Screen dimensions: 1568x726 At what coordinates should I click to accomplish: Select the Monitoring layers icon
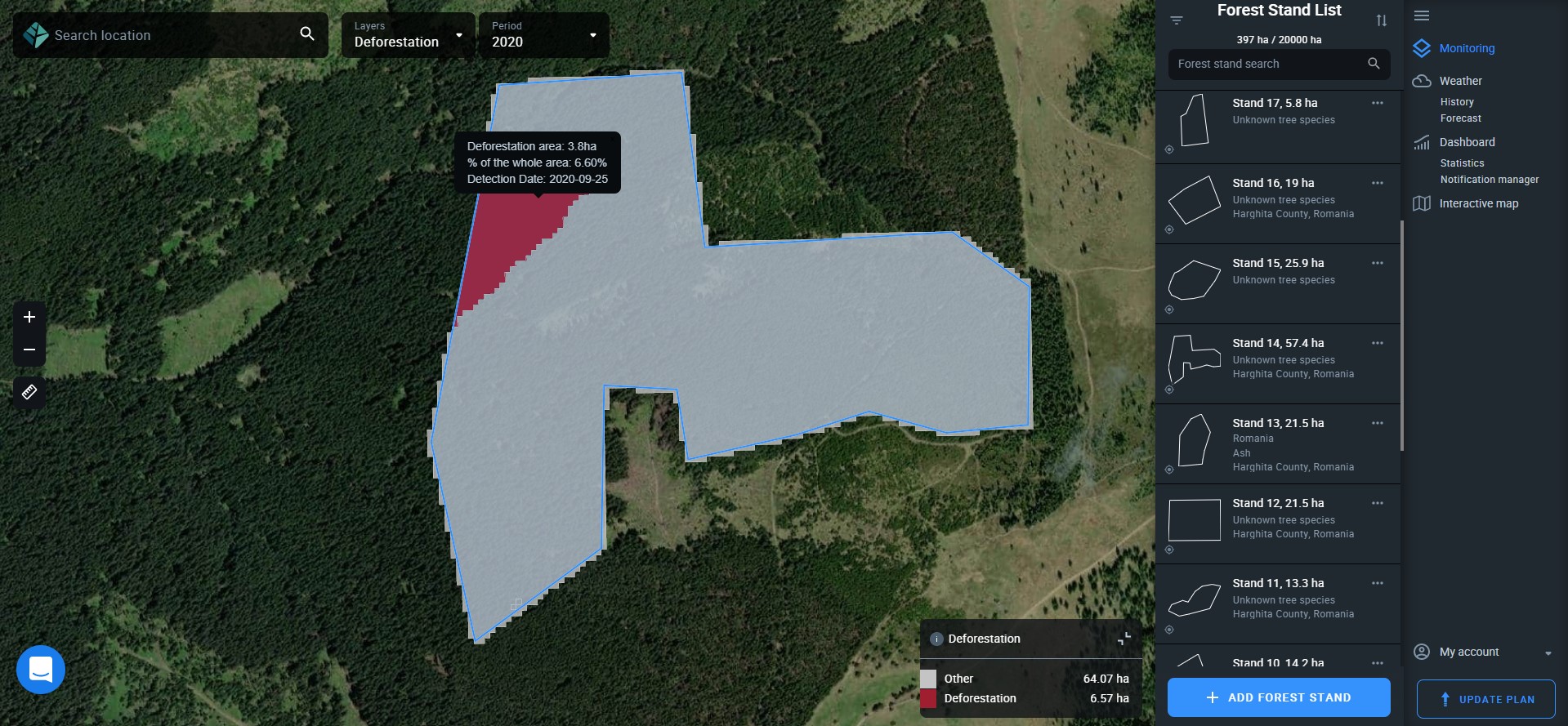[1421, 48]
